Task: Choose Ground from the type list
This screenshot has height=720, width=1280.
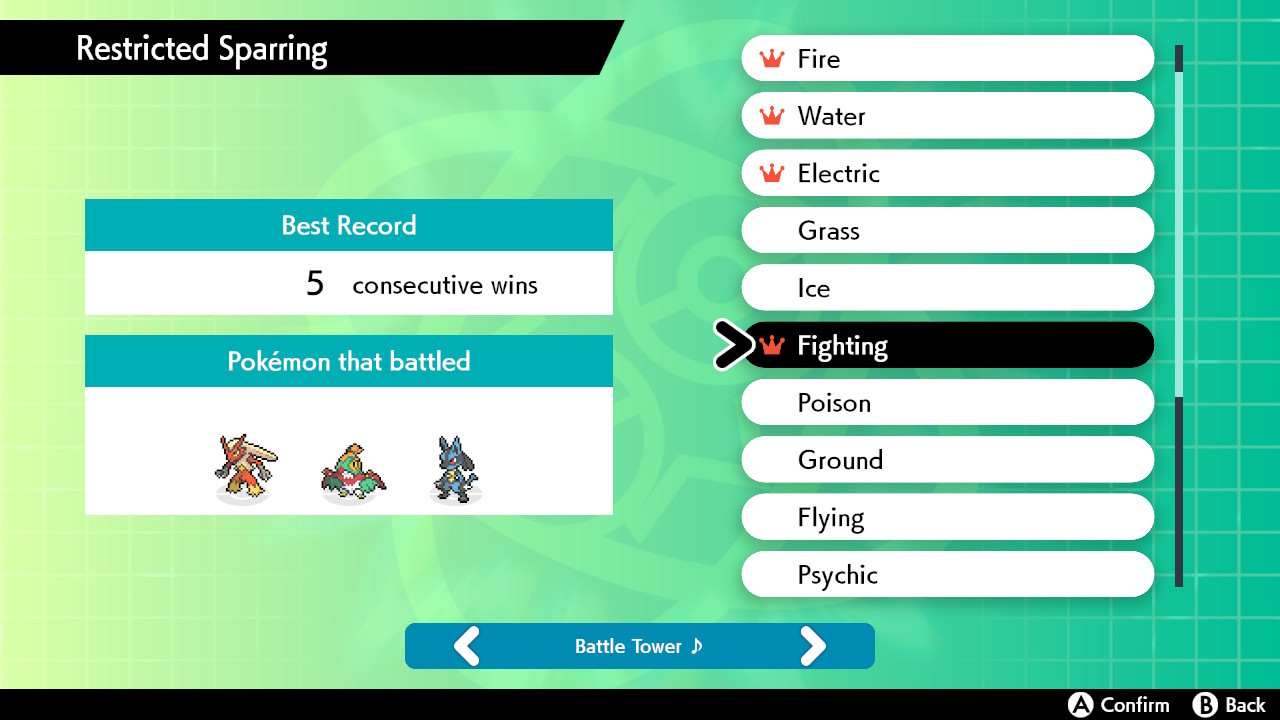Action: point(947,460)
